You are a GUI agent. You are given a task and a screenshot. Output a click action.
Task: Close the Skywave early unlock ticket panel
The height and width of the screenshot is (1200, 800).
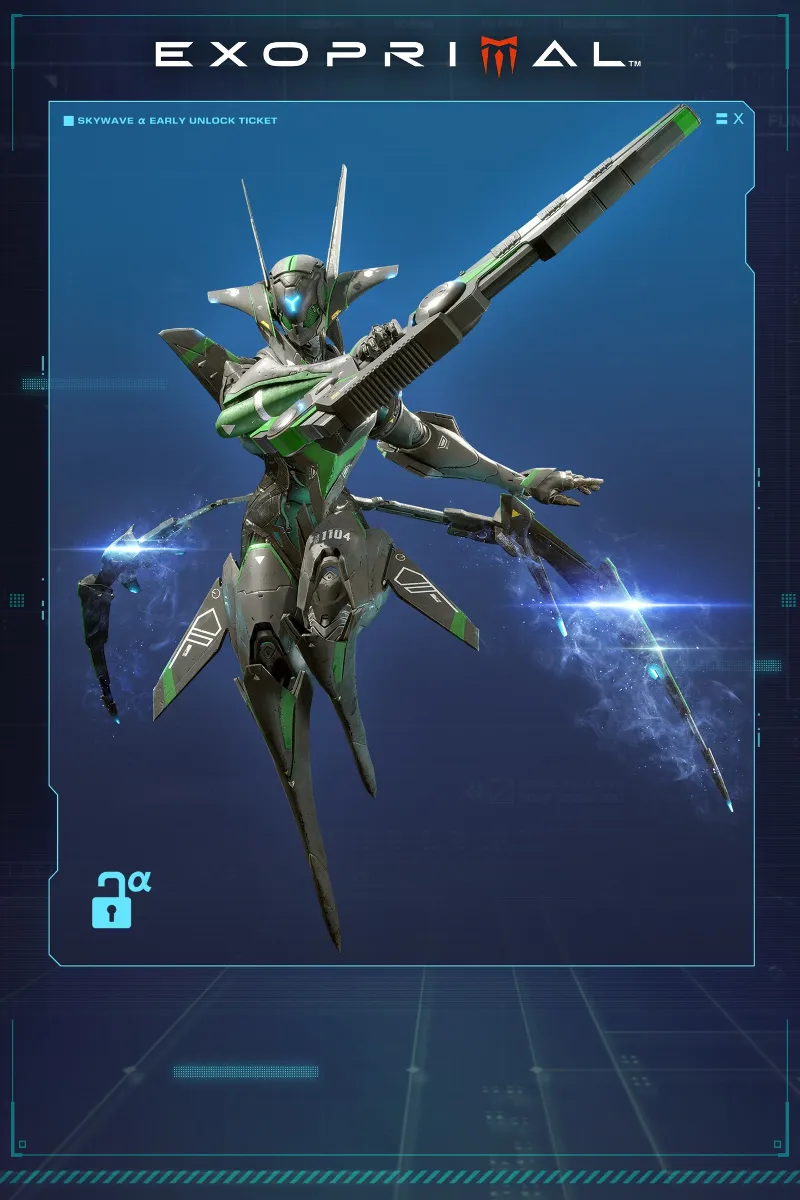point(738,119)
